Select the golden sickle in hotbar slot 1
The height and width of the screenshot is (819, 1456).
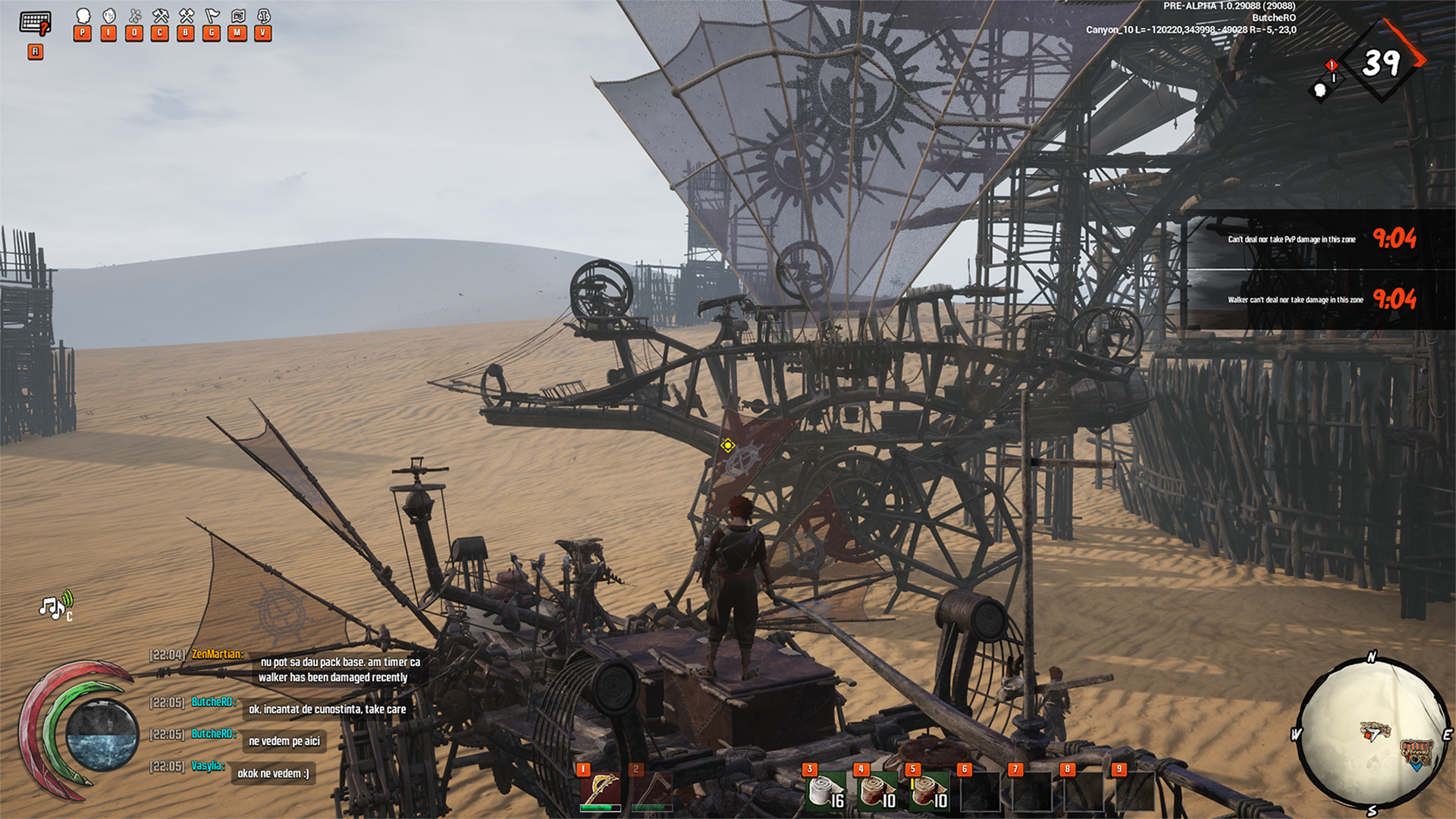click(x=601, y=789)
